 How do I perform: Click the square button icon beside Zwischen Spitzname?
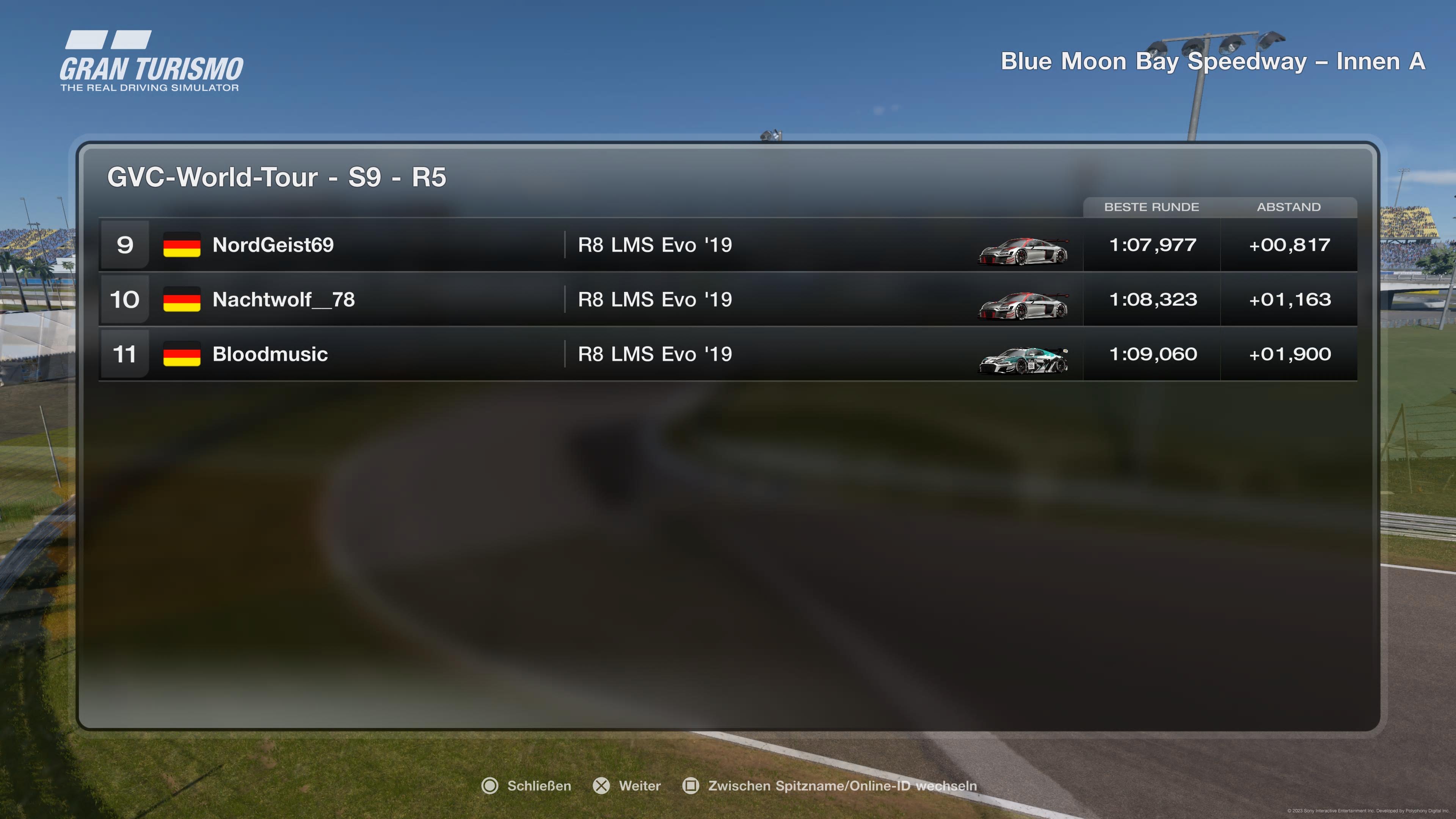coord(691,786)
